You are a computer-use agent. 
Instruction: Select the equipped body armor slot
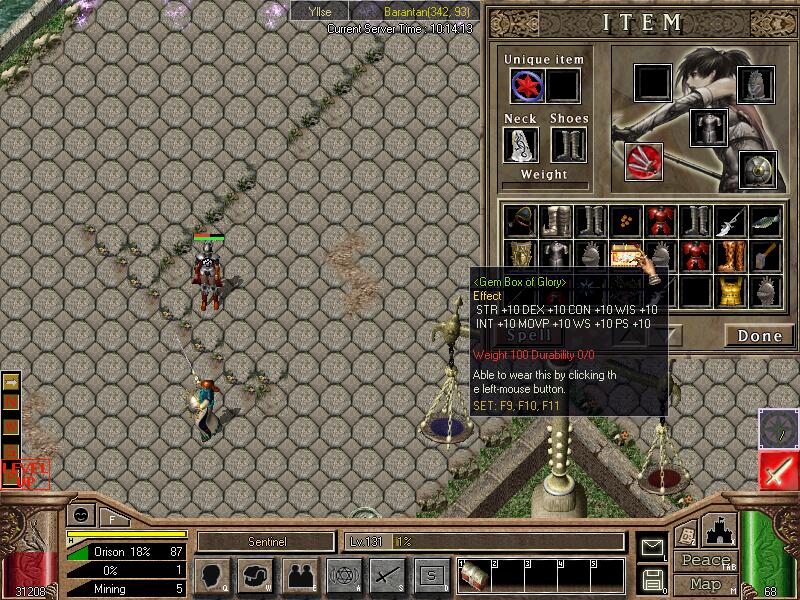708,127
